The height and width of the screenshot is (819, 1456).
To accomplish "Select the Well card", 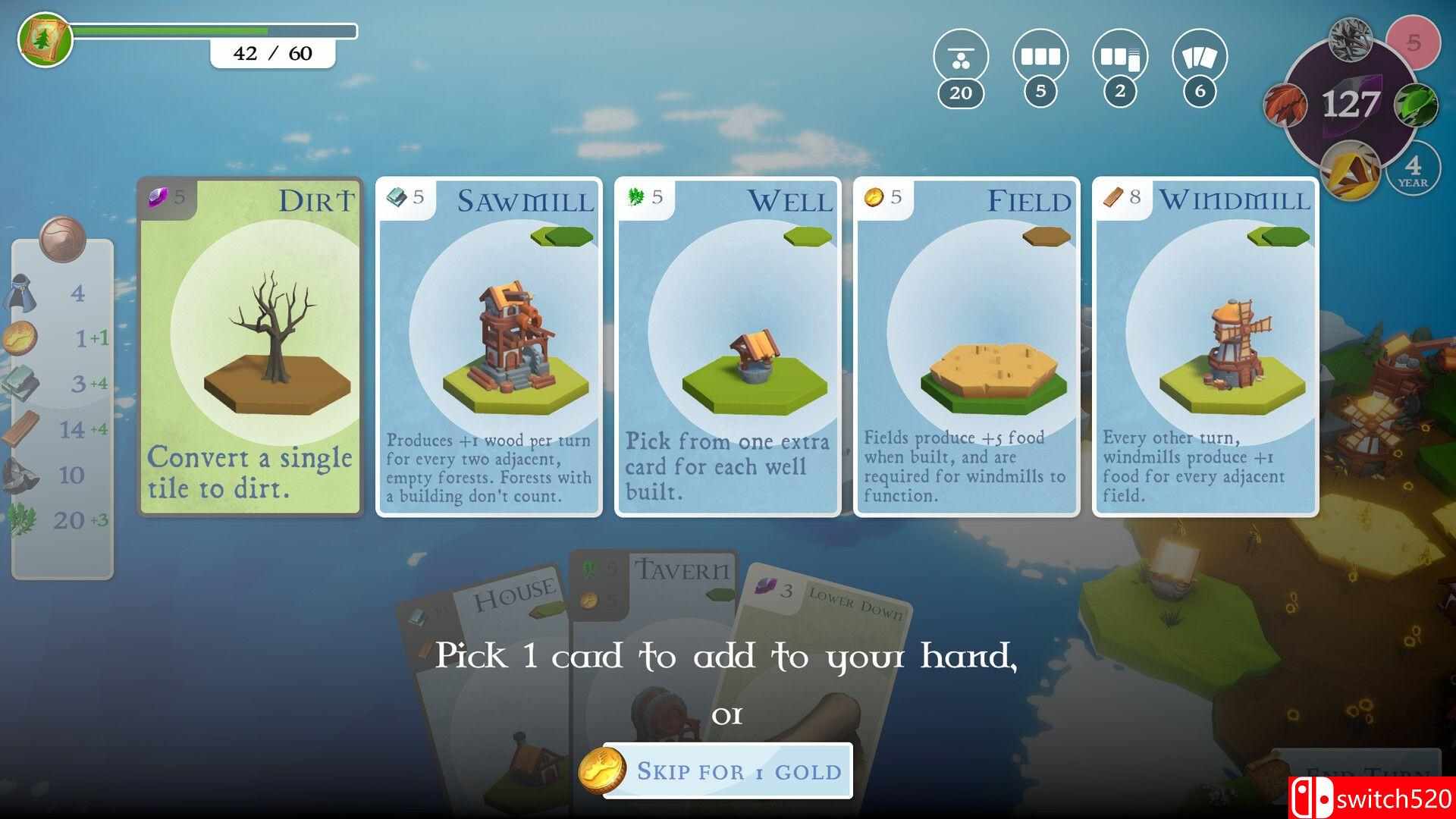I will click(x=728, y=347).
